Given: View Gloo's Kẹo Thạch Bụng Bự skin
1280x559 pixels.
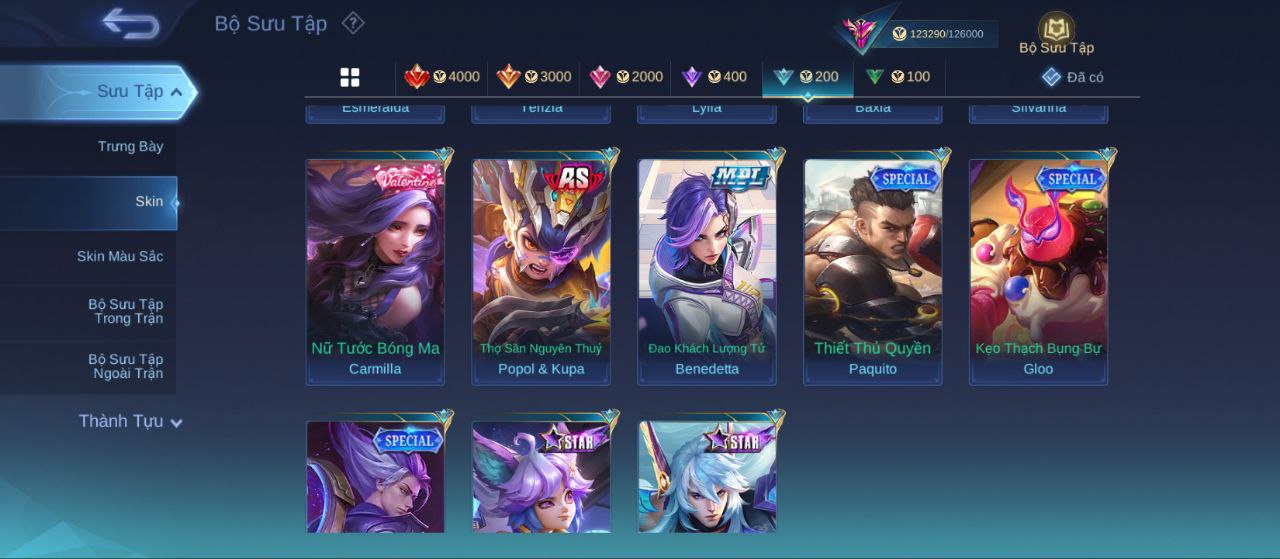Looking at the screenshot, I should (x=1038, y=270).
